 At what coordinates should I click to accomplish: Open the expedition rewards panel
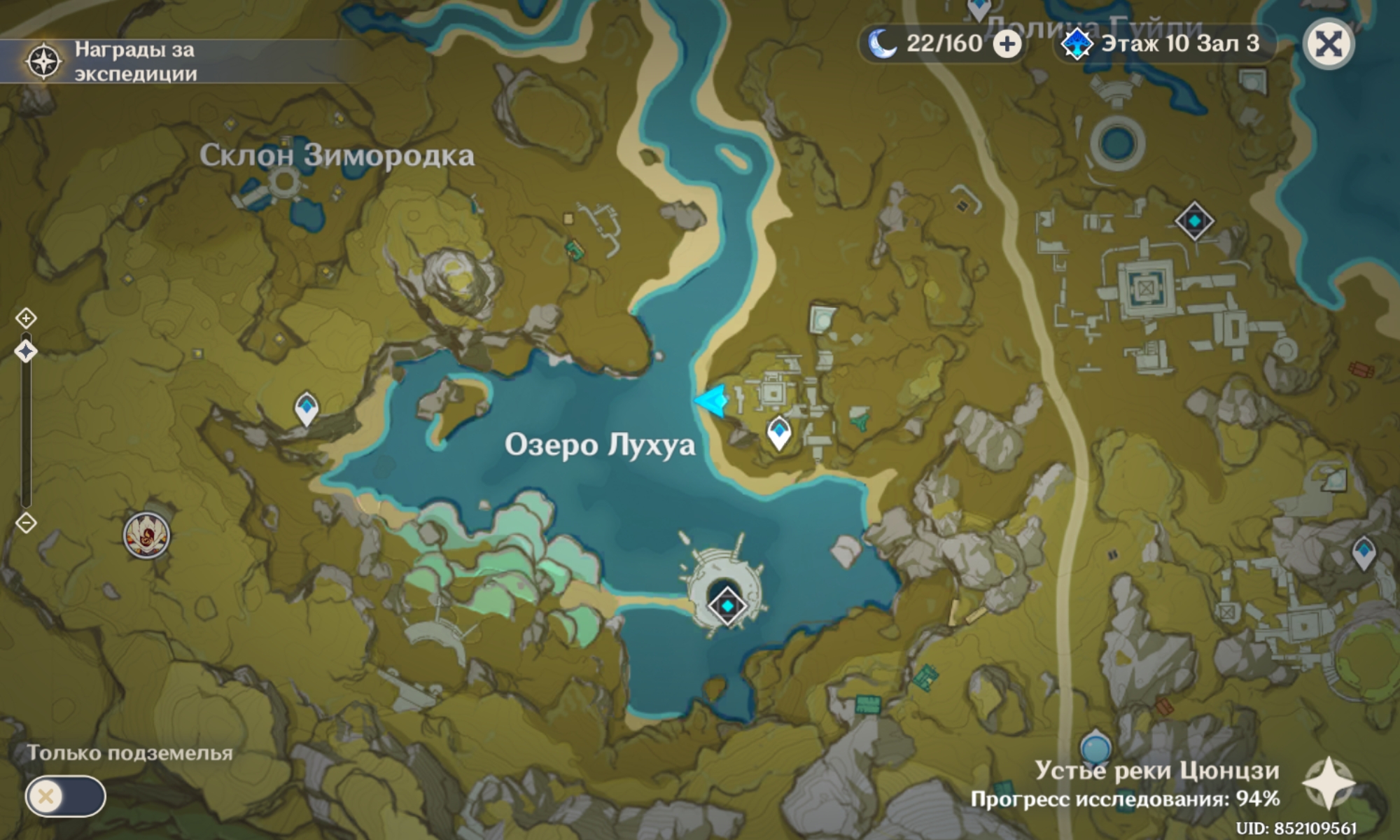point(112,61)
